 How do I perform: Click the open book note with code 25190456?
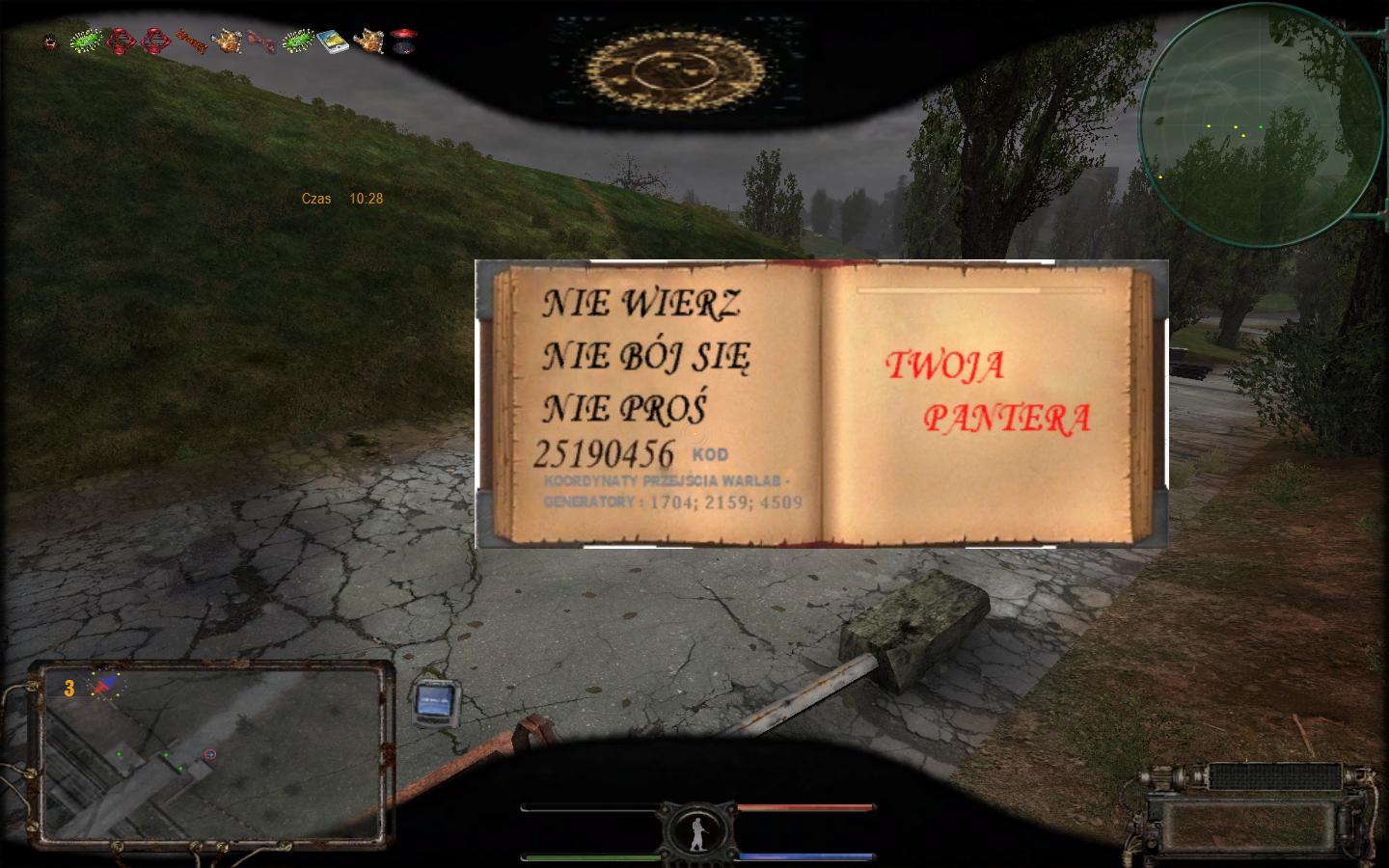[x=820, y=404]
